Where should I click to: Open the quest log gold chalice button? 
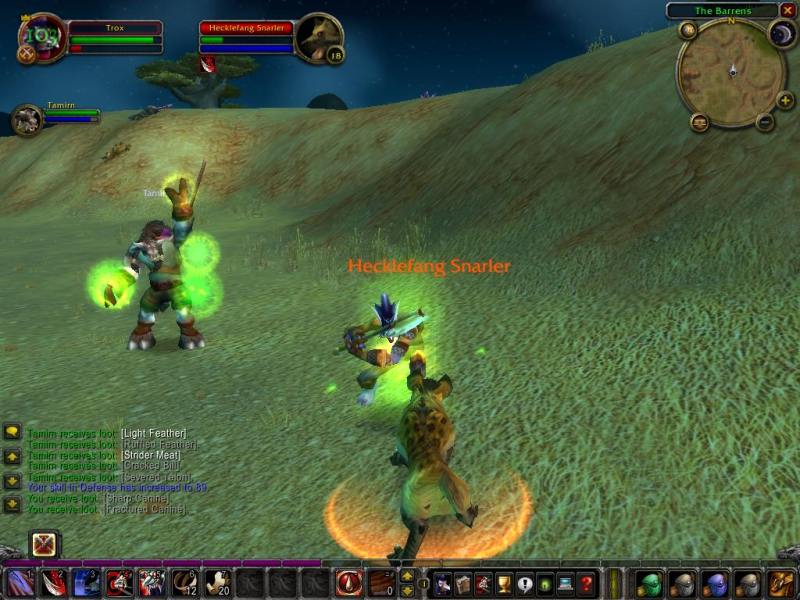(504, 583)
